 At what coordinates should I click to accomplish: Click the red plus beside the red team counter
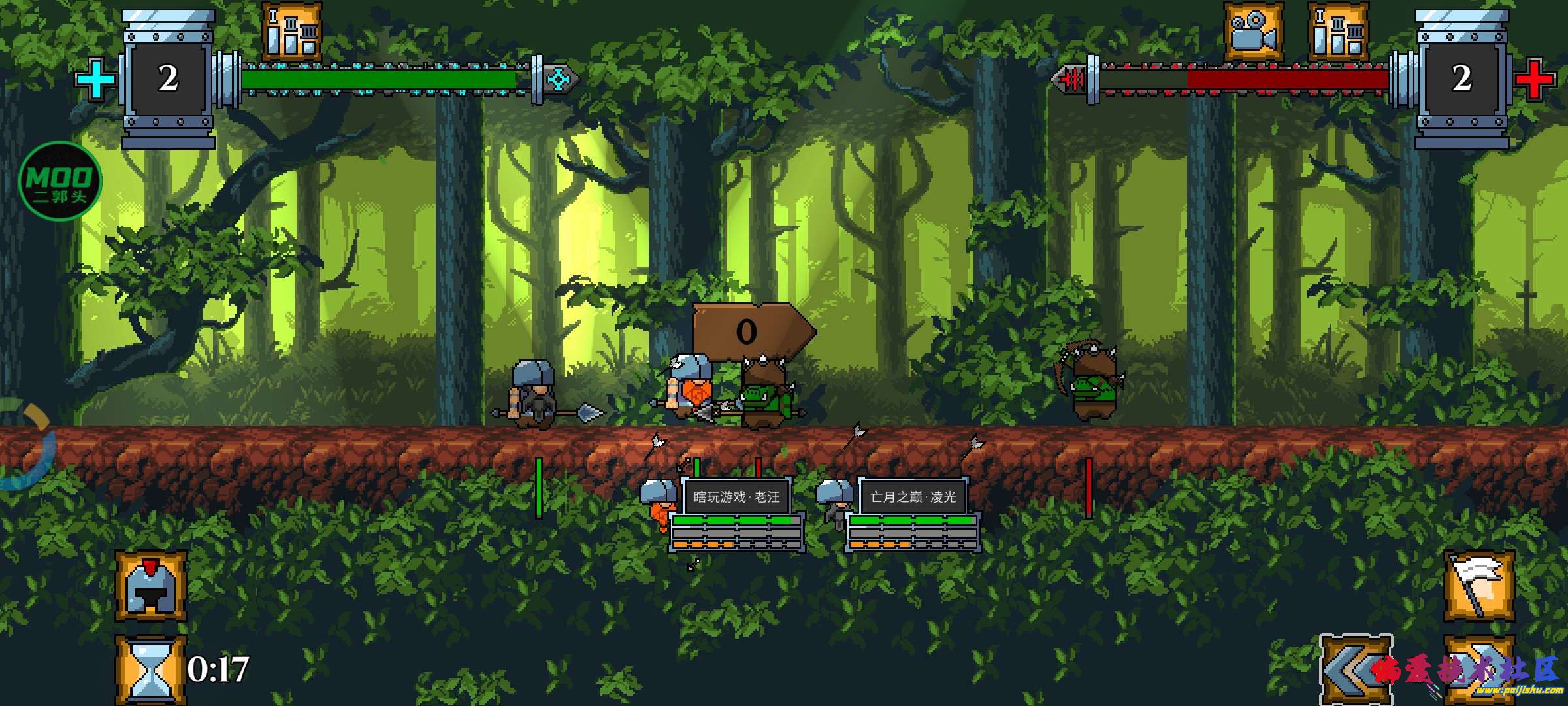pyautogui.click(x=1533, y=80)
